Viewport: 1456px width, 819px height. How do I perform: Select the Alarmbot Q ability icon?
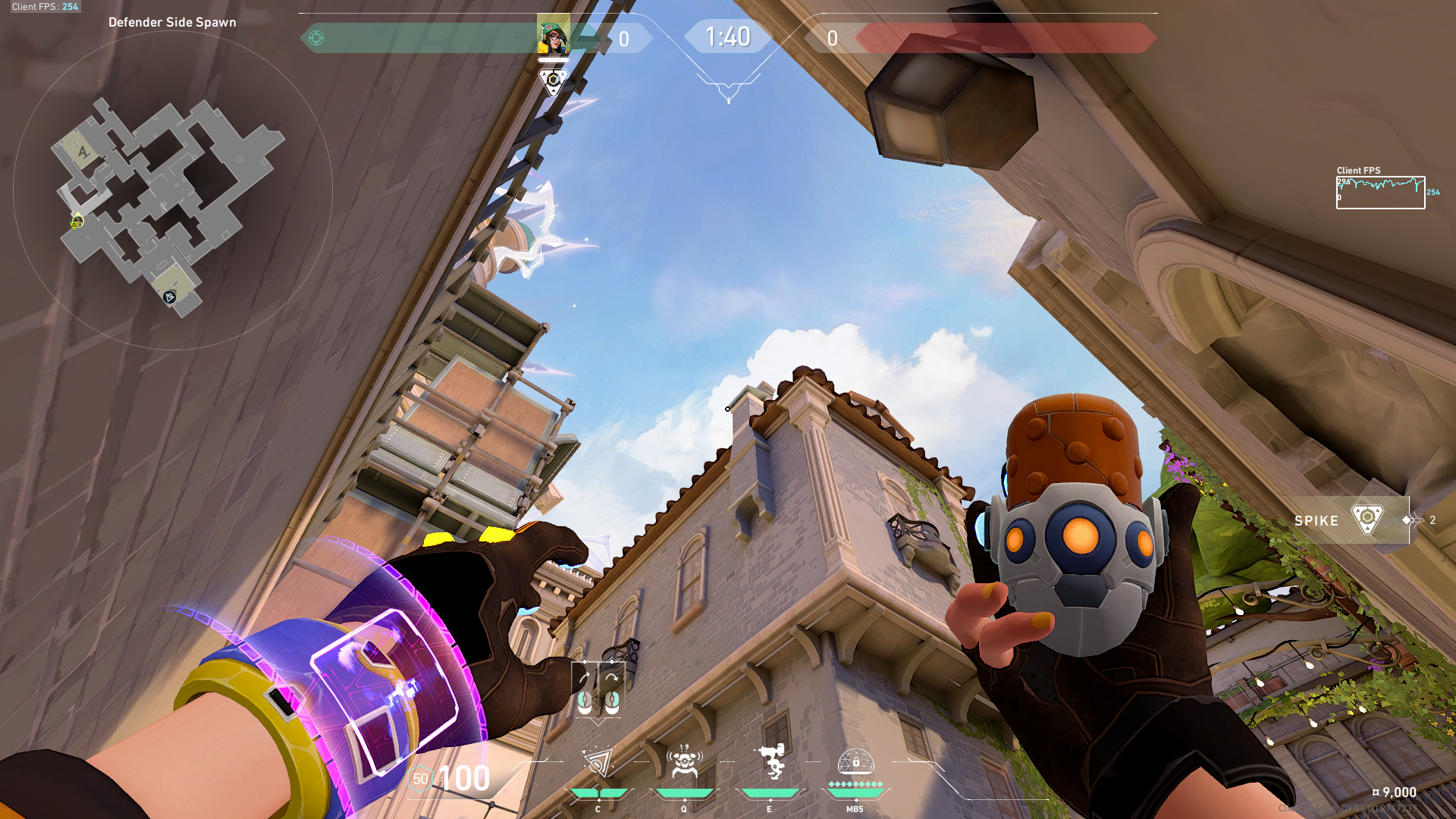tap(683, 762)
